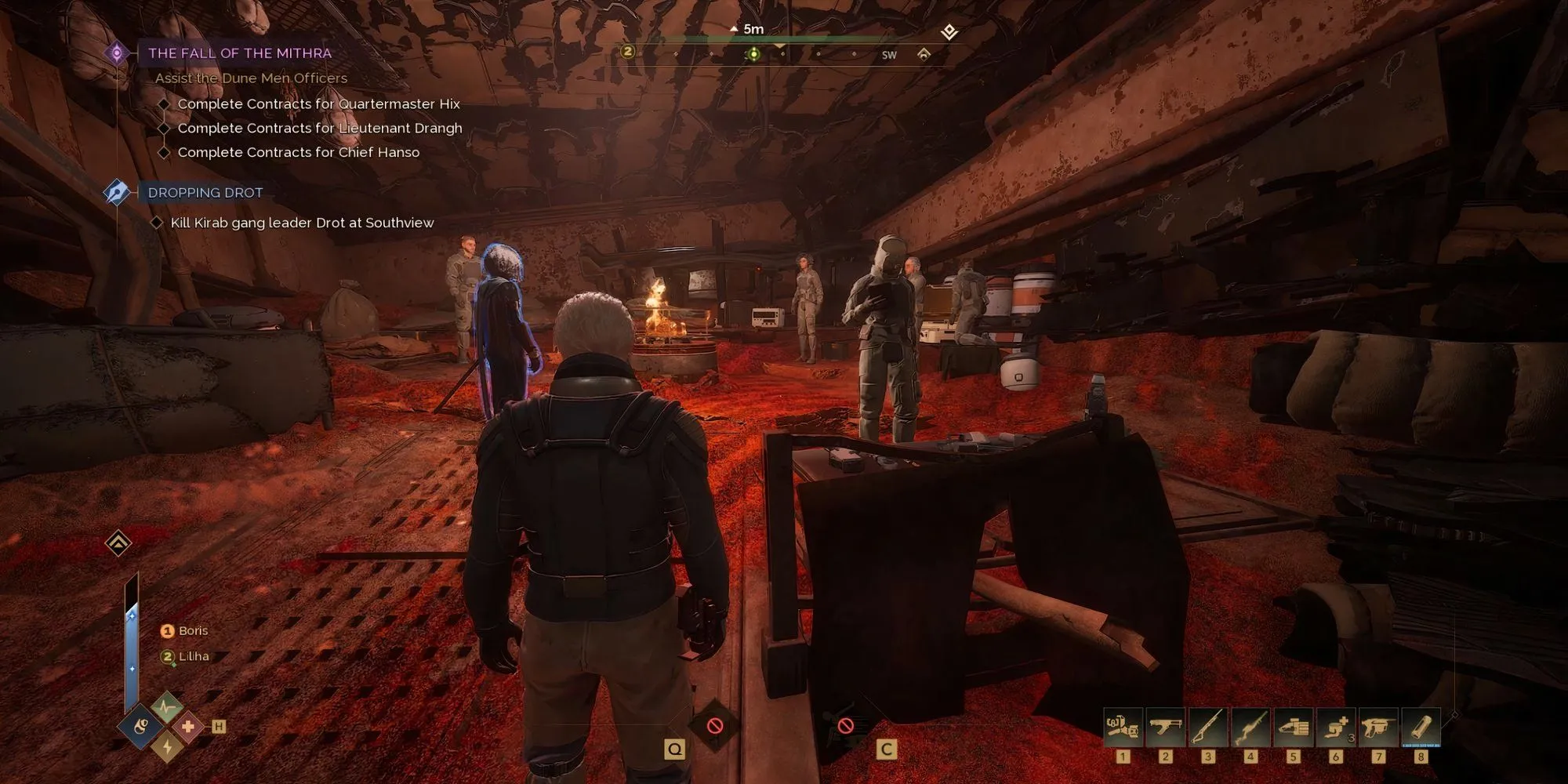1568x784 pixels.
Task: Select the Lieutenant Drangh contracts objective
Action: coord(319,129)
